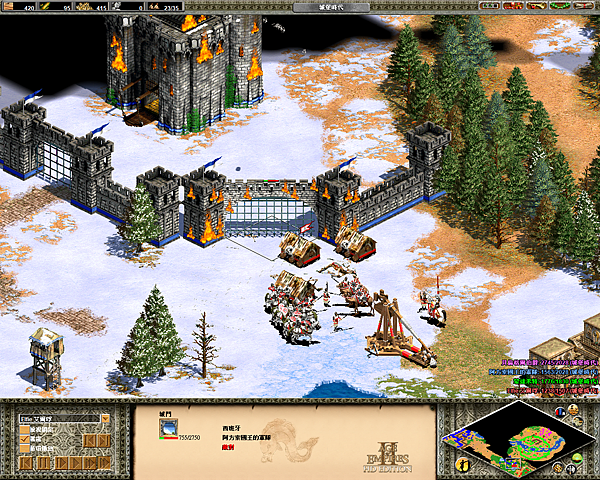Pause the replay with the pause button
Viewport: 600px width, 480px height.
coord(42,463)
